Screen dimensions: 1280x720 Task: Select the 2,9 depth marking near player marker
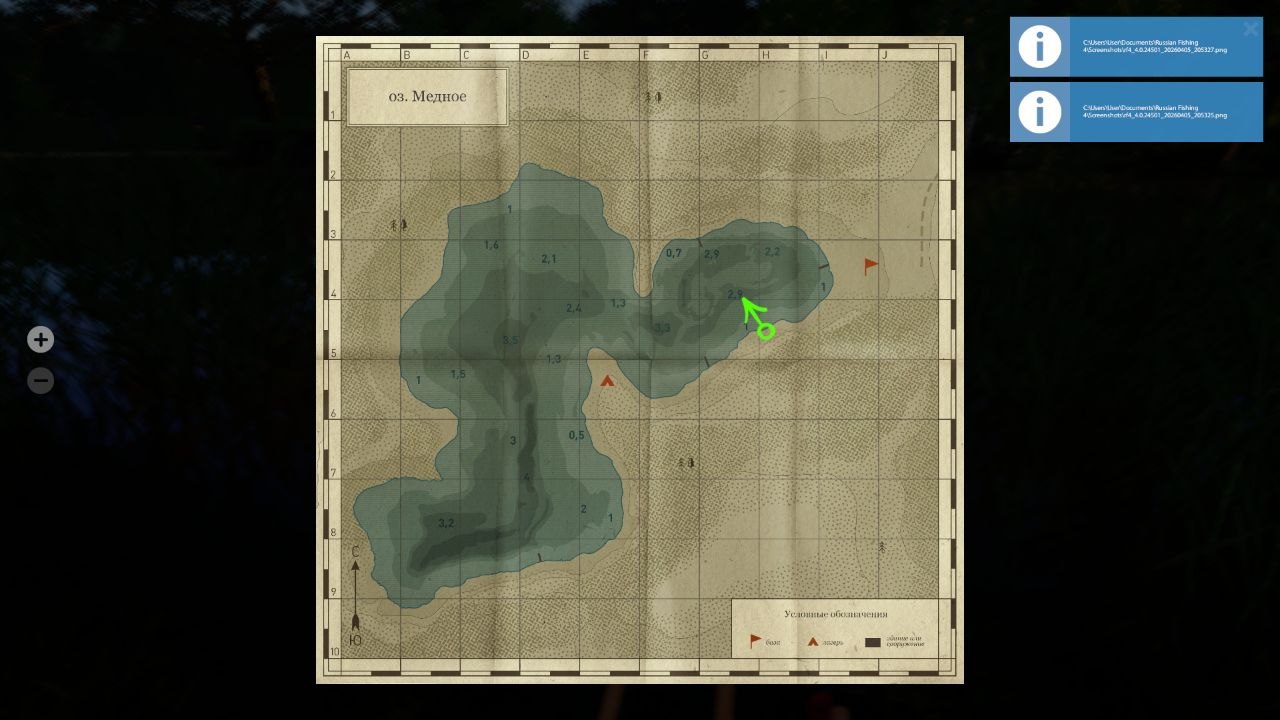click(x=734, y=295)
